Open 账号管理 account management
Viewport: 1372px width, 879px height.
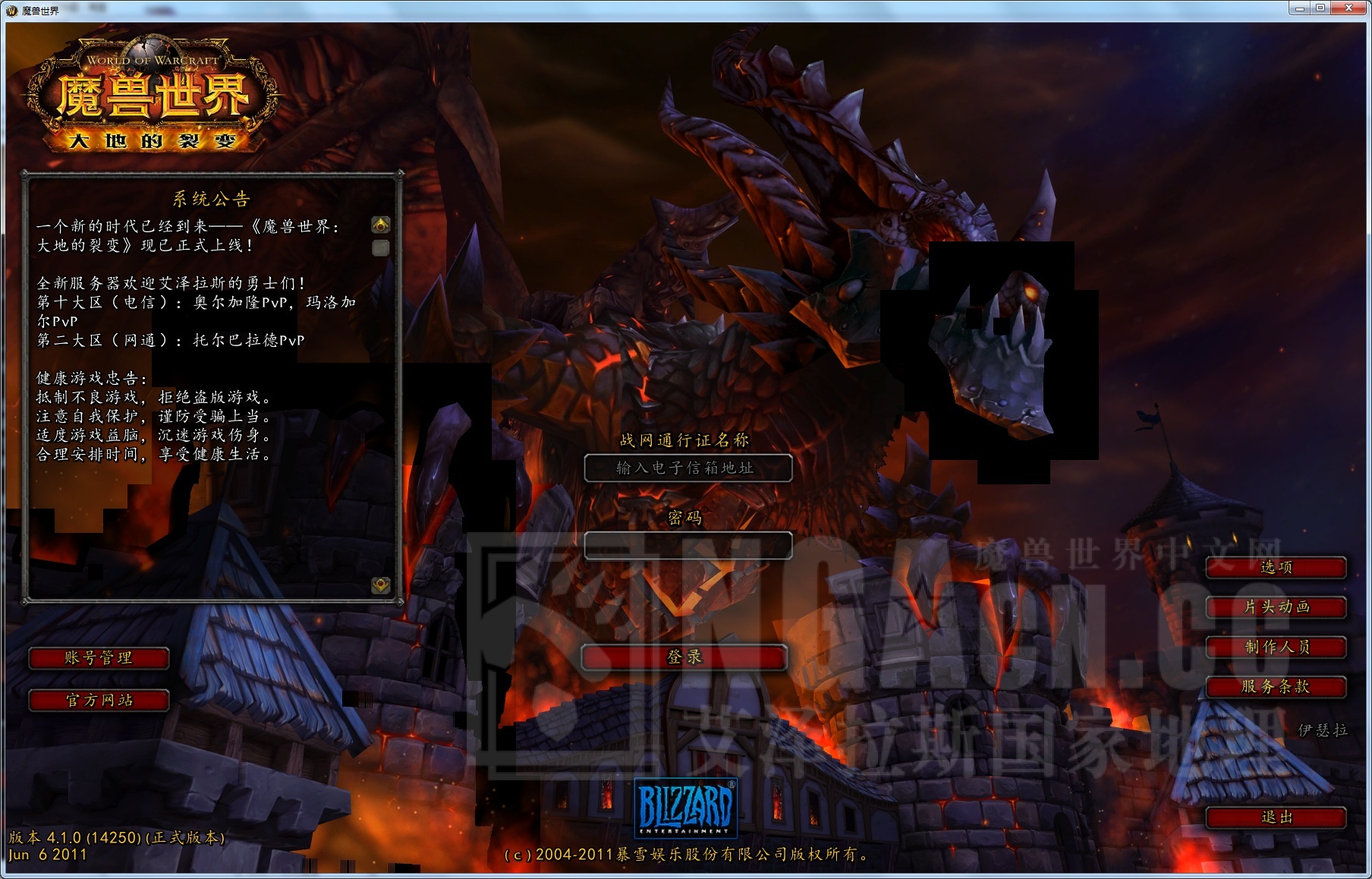coord(99,658)
